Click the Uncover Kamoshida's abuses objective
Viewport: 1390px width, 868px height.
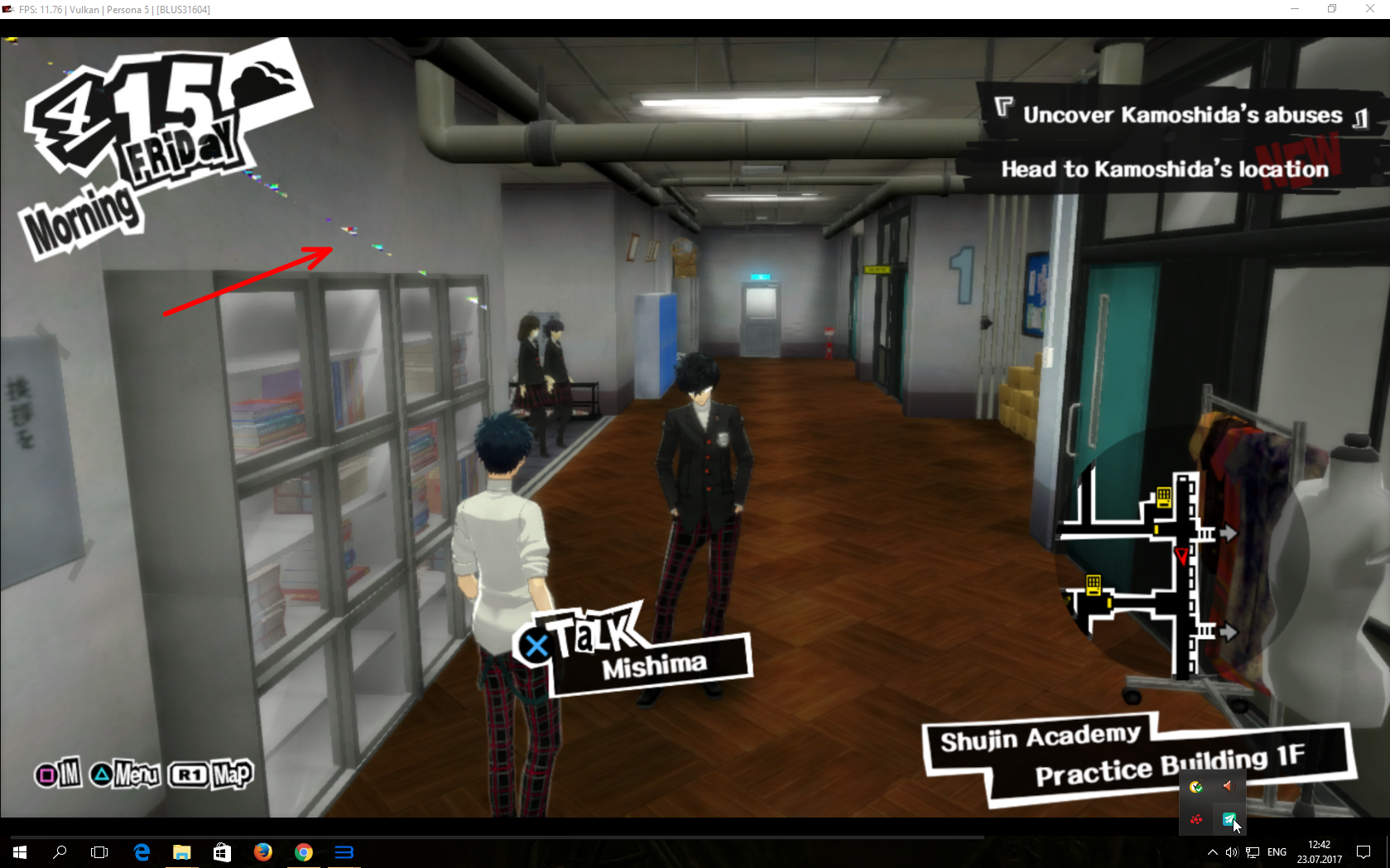(1181, 115)
